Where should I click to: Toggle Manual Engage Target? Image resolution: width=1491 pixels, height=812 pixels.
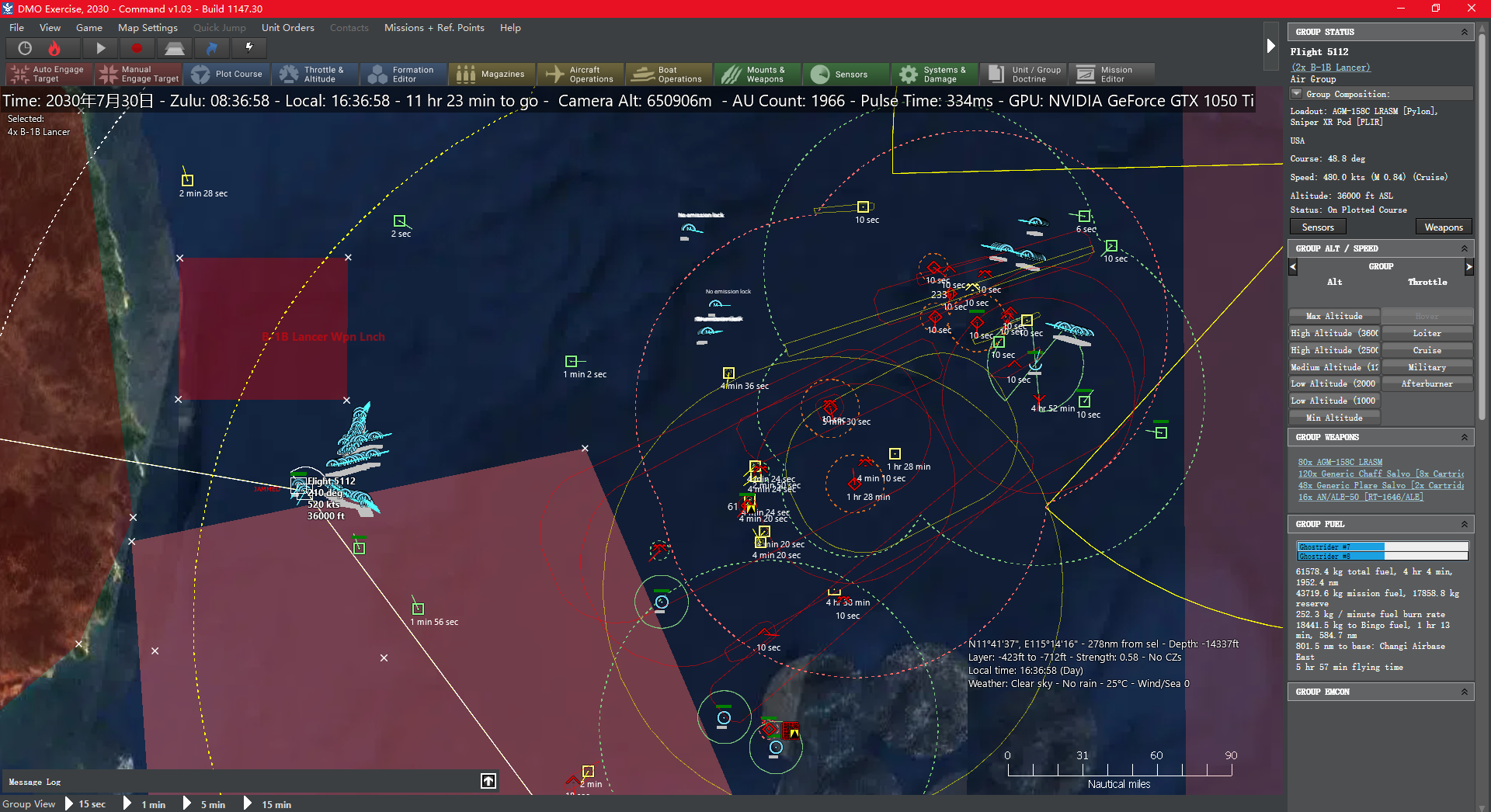138,74
